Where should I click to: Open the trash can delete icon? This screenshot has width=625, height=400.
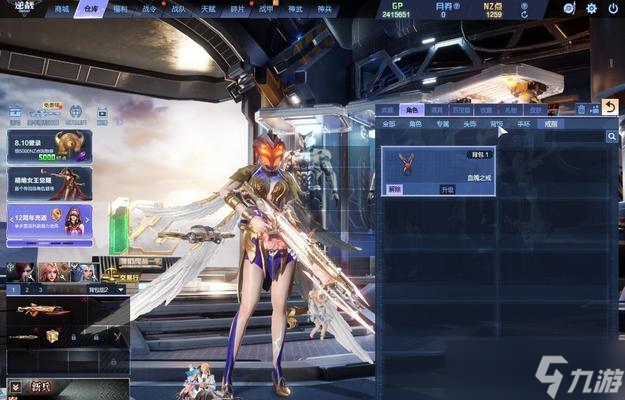click(x=582, y=109)
